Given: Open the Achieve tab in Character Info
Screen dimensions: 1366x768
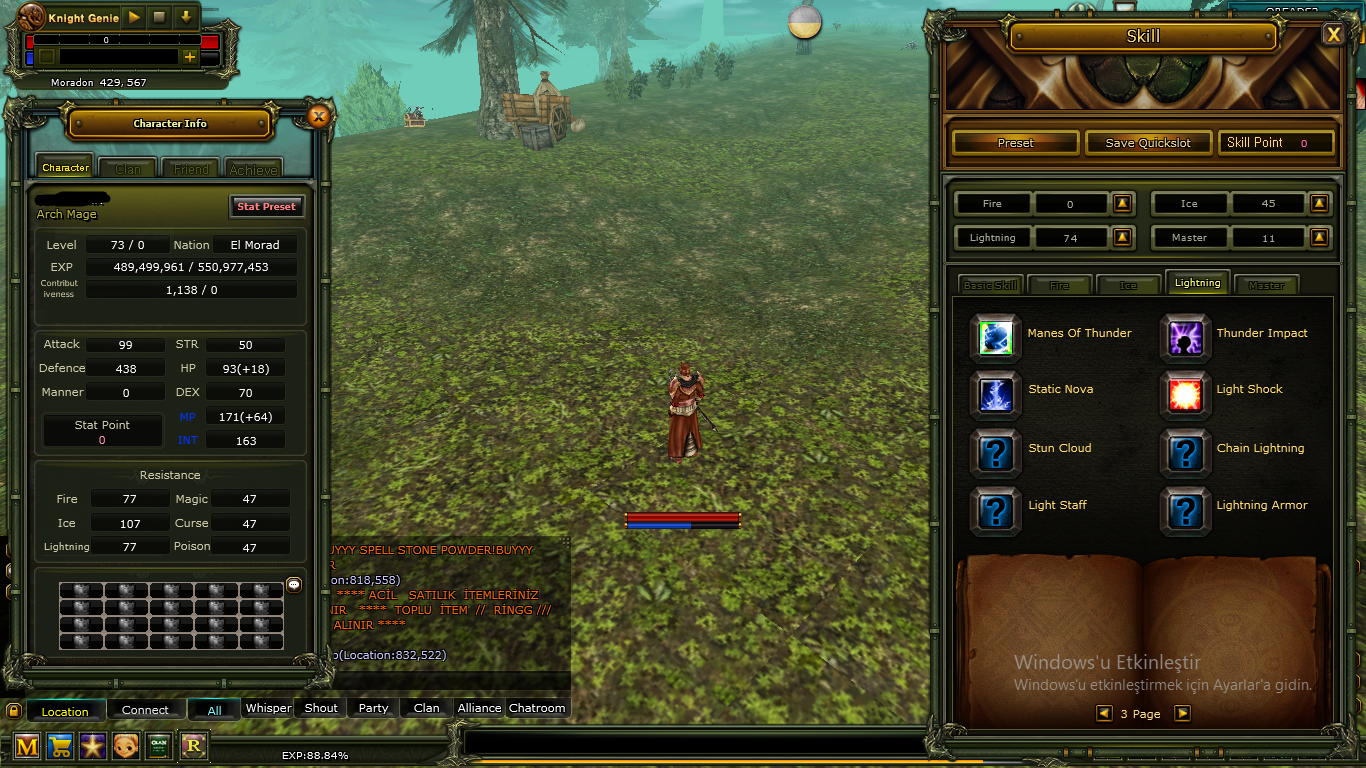Looking at the screenshot, I should [x=253, y=168].
